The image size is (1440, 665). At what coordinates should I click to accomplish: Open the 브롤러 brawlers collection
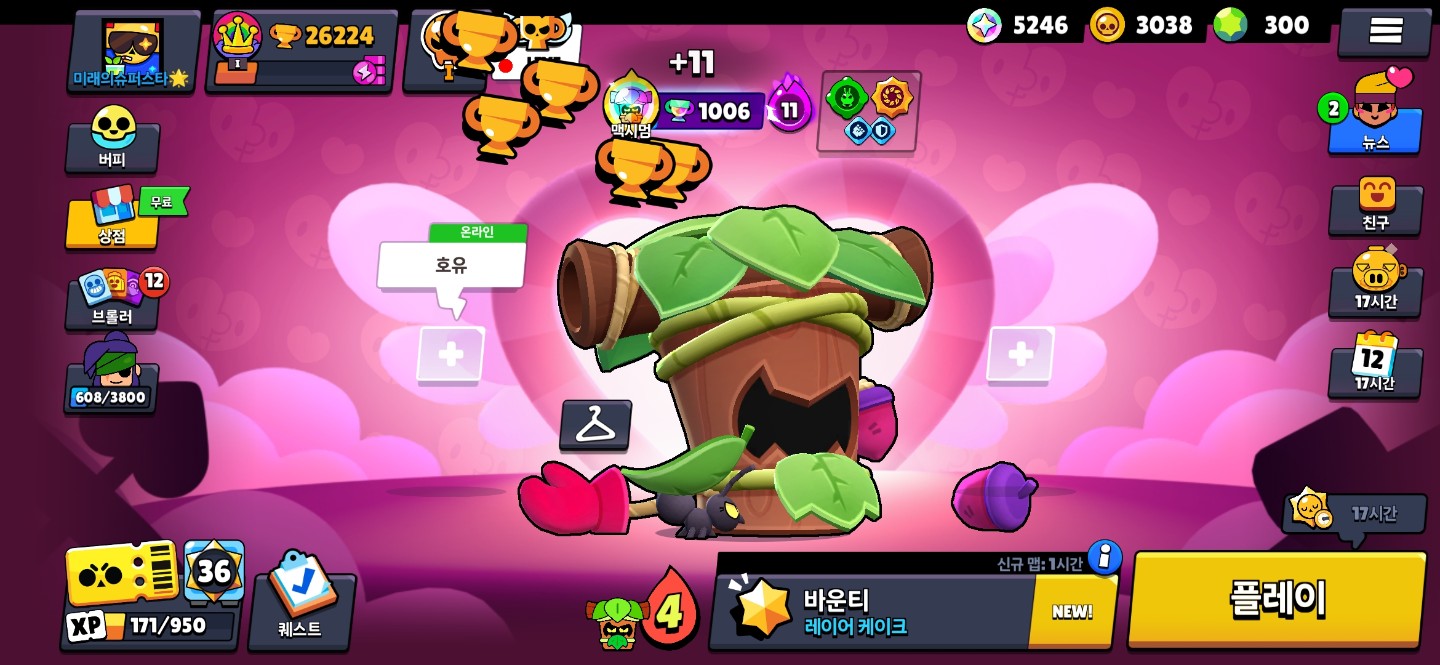click(x=113, y=299)
